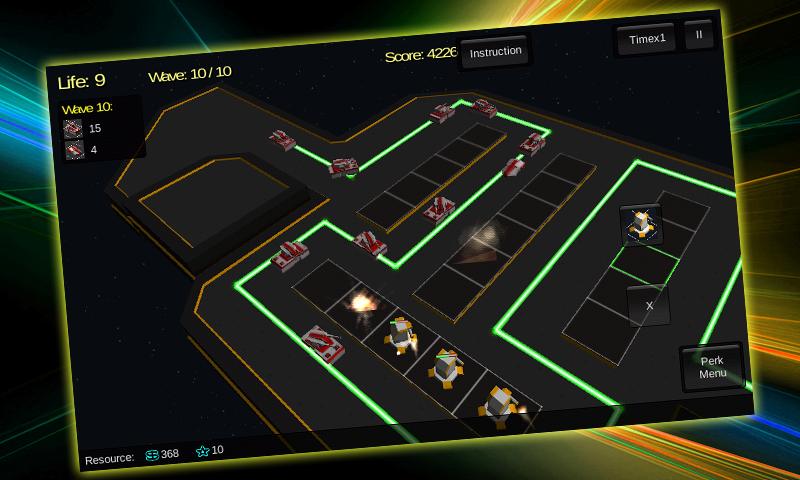Image resolution: width=800 pixels, height=480 pixels.
Task: Toggle the Timex1 game speed button
Action: pos(646,39)
